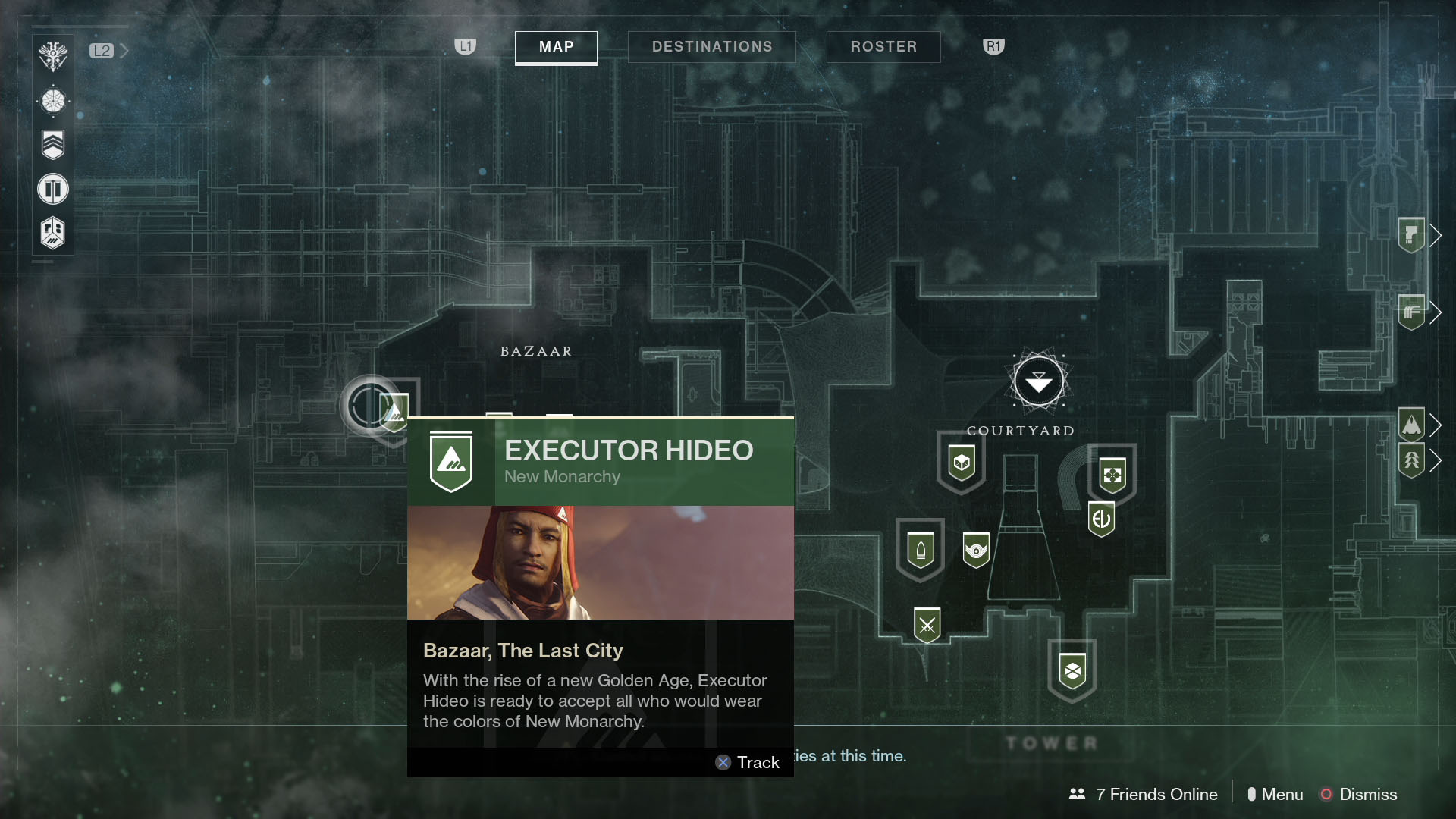Screen dimensions: 1456x819
Task: Click the diamond-crate vendor icon above Tower label
Action: pyautogui.click(x=1074, y=669)
